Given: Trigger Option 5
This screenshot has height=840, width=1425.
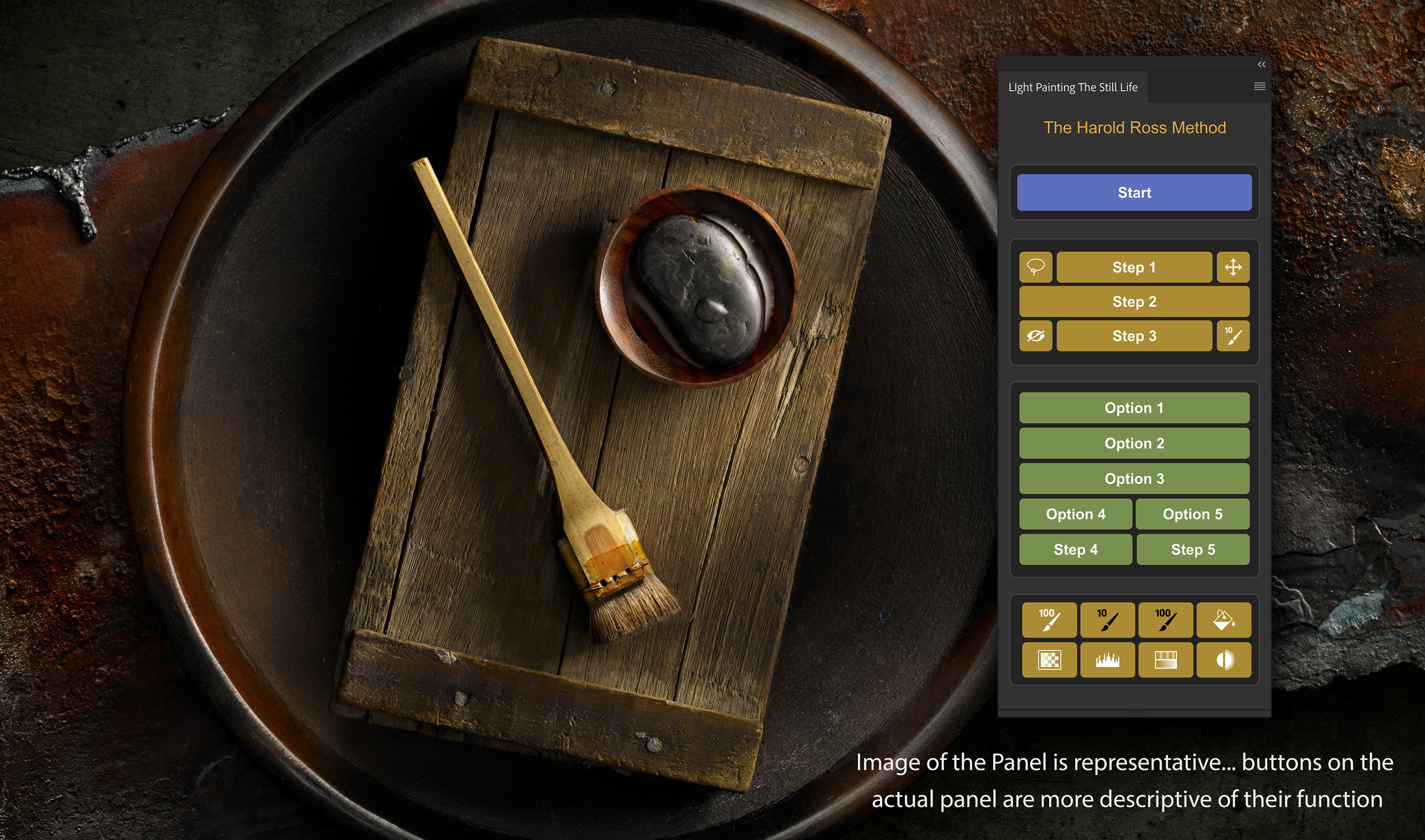Looking at the screenshot, I should coord(1192,514).
